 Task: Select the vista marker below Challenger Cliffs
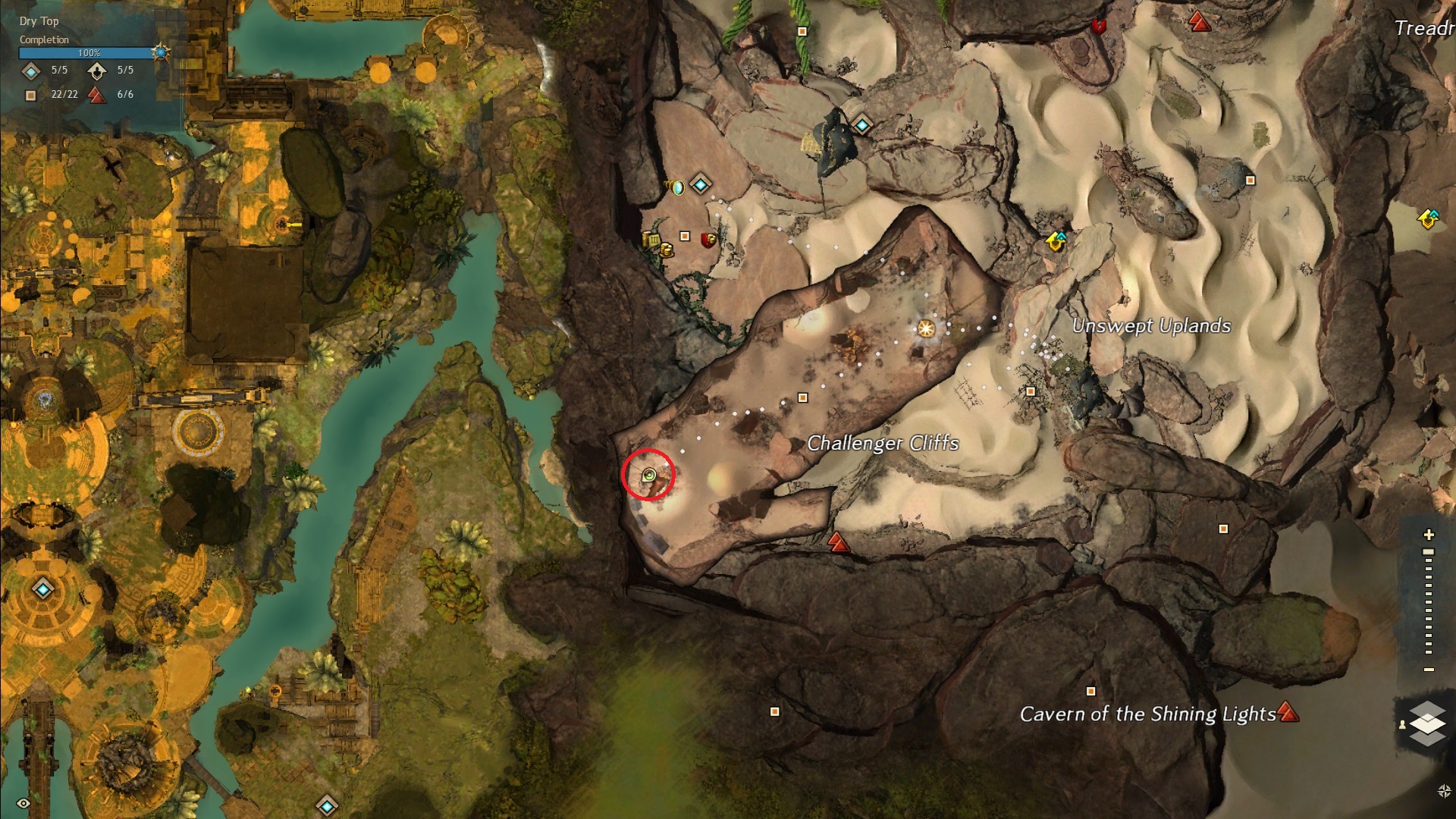coord(837,541)
